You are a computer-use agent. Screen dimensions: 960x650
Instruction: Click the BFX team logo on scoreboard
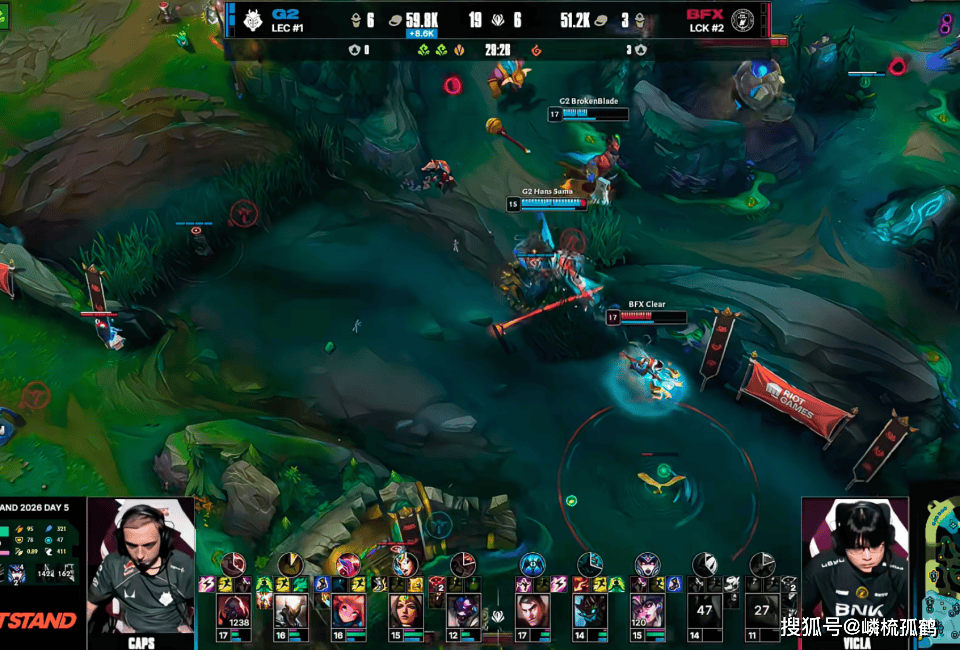click(x=742, y=20)
